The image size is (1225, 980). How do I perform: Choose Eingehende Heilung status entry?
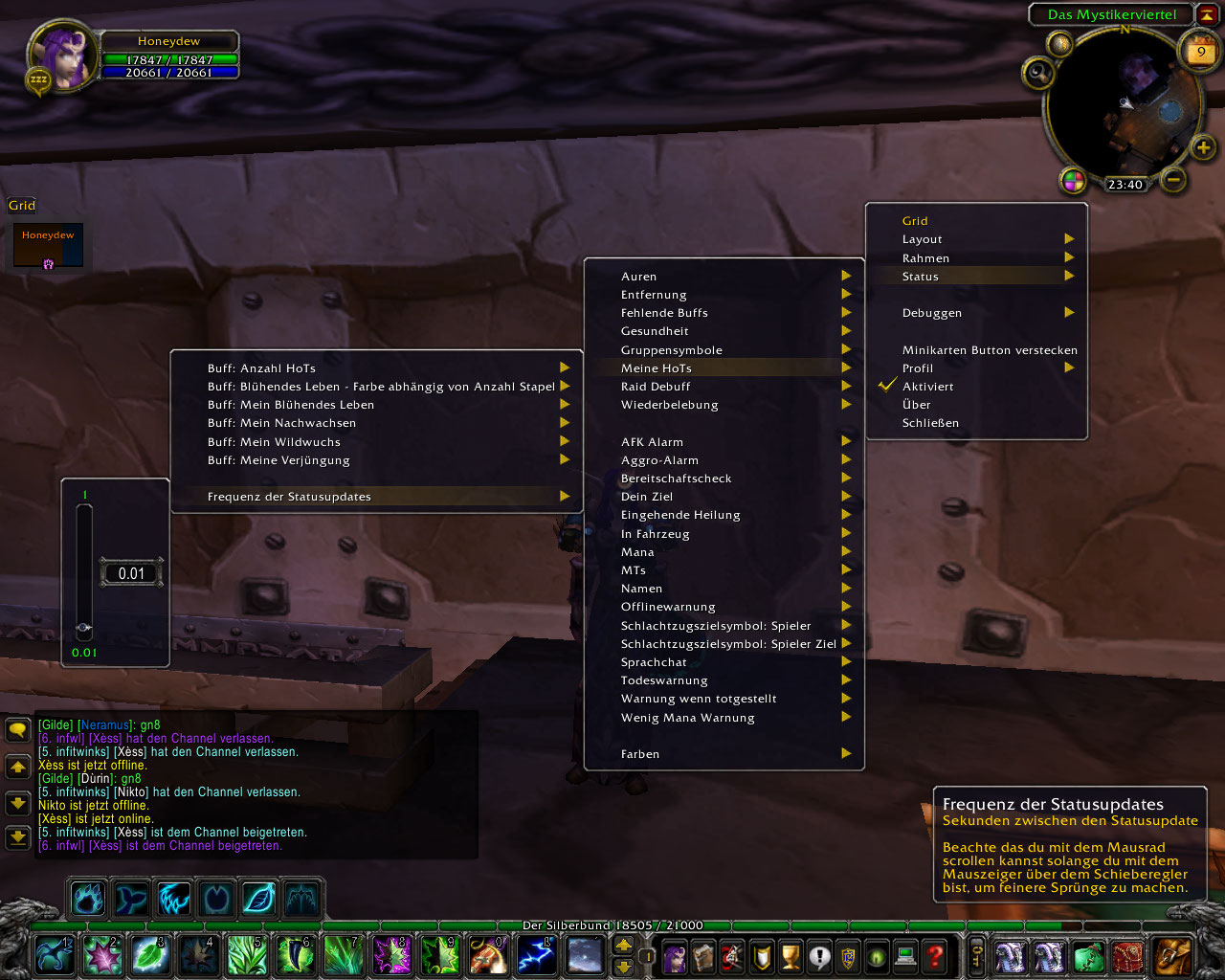click(680, 515)
